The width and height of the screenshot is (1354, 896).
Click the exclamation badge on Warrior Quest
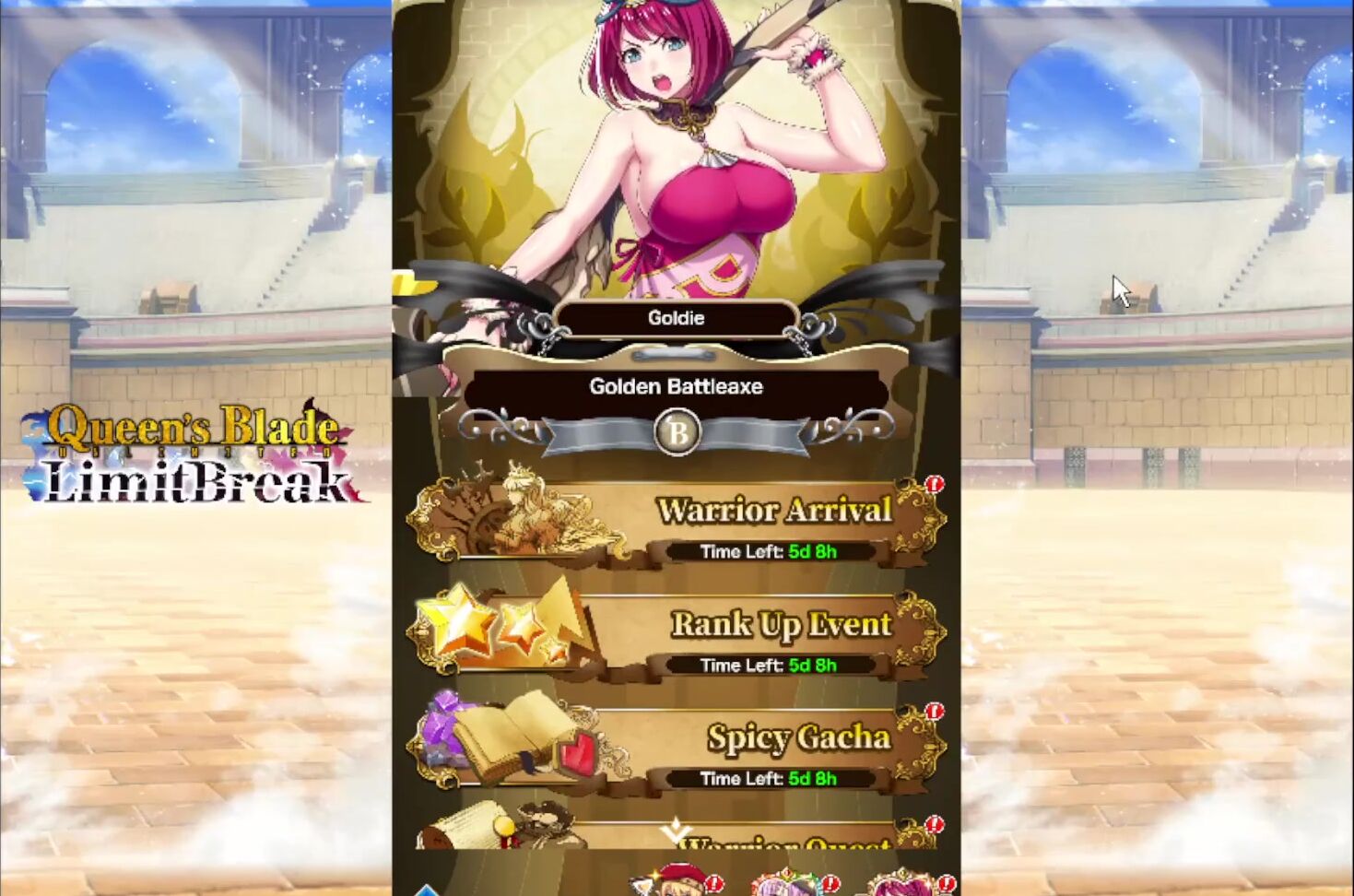[935, 825]
